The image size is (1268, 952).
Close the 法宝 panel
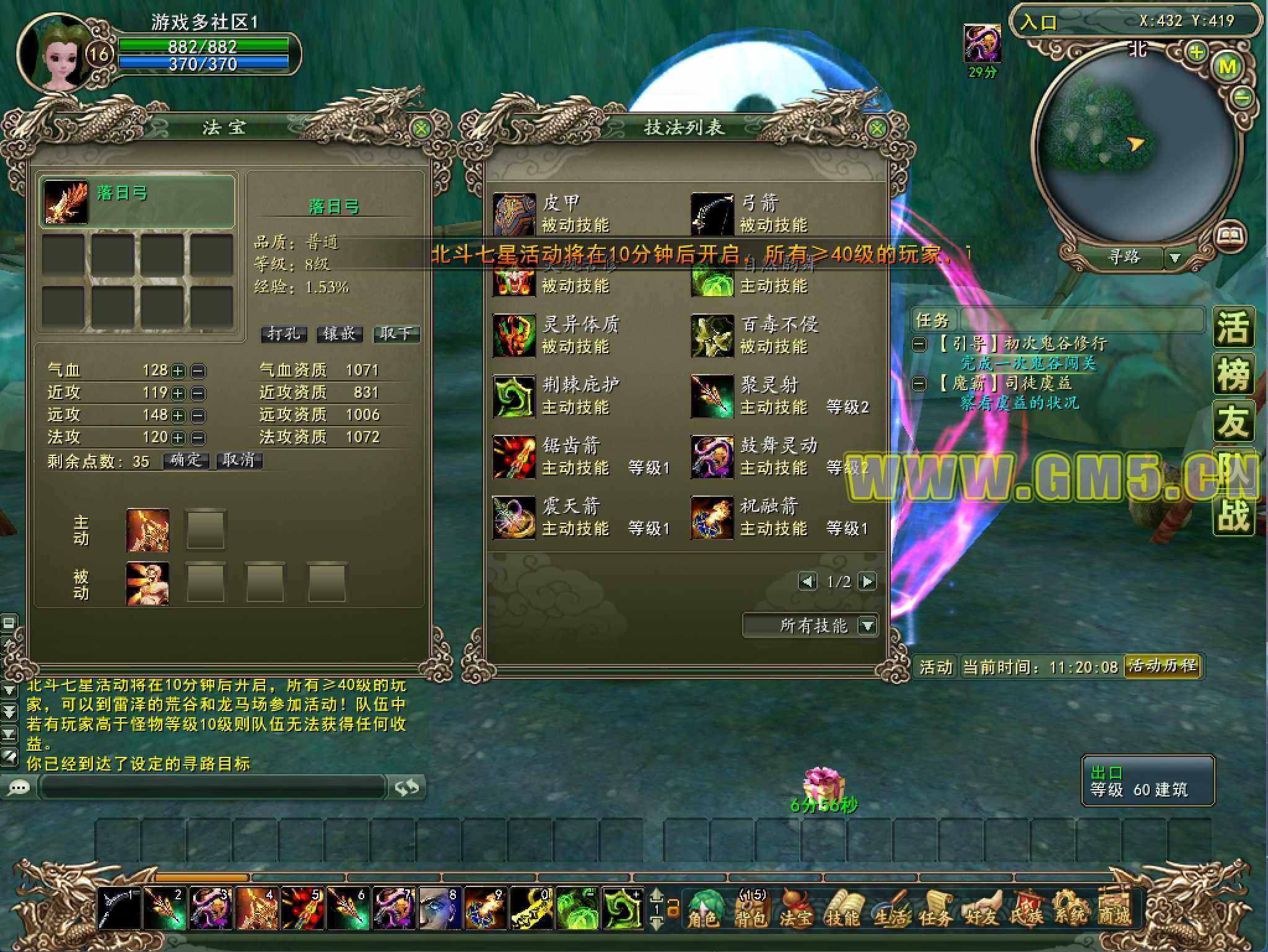pyautogui.click(x=421, y=129)
